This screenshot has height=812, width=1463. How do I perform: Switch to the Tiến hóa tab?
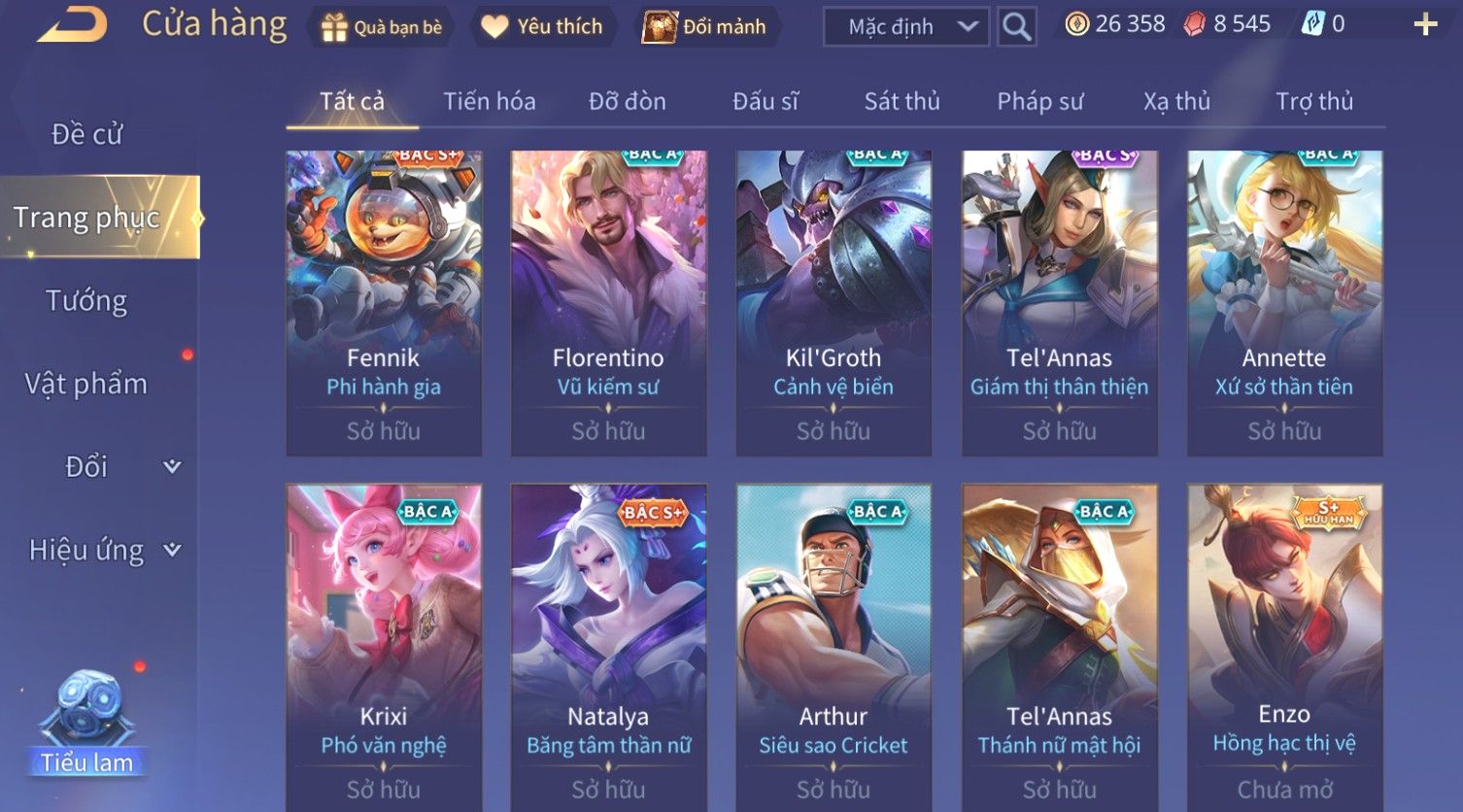[490, 101]
